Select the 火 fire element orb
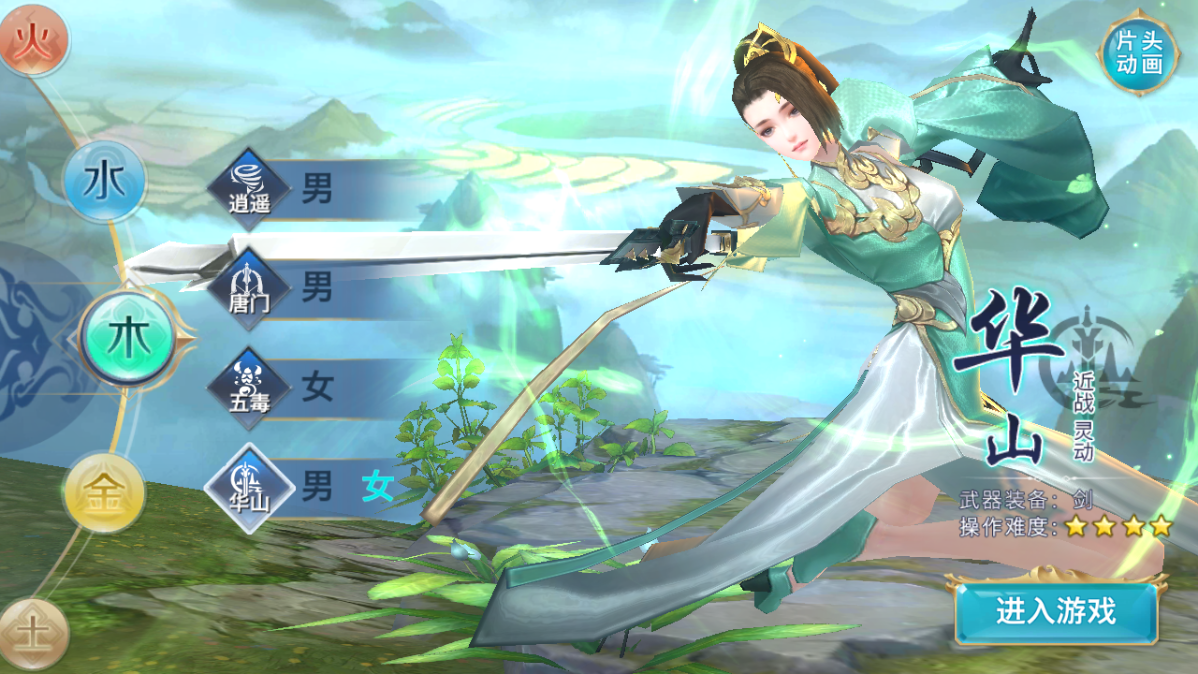Screen dimensions: 1198x674 click(33, 40)
